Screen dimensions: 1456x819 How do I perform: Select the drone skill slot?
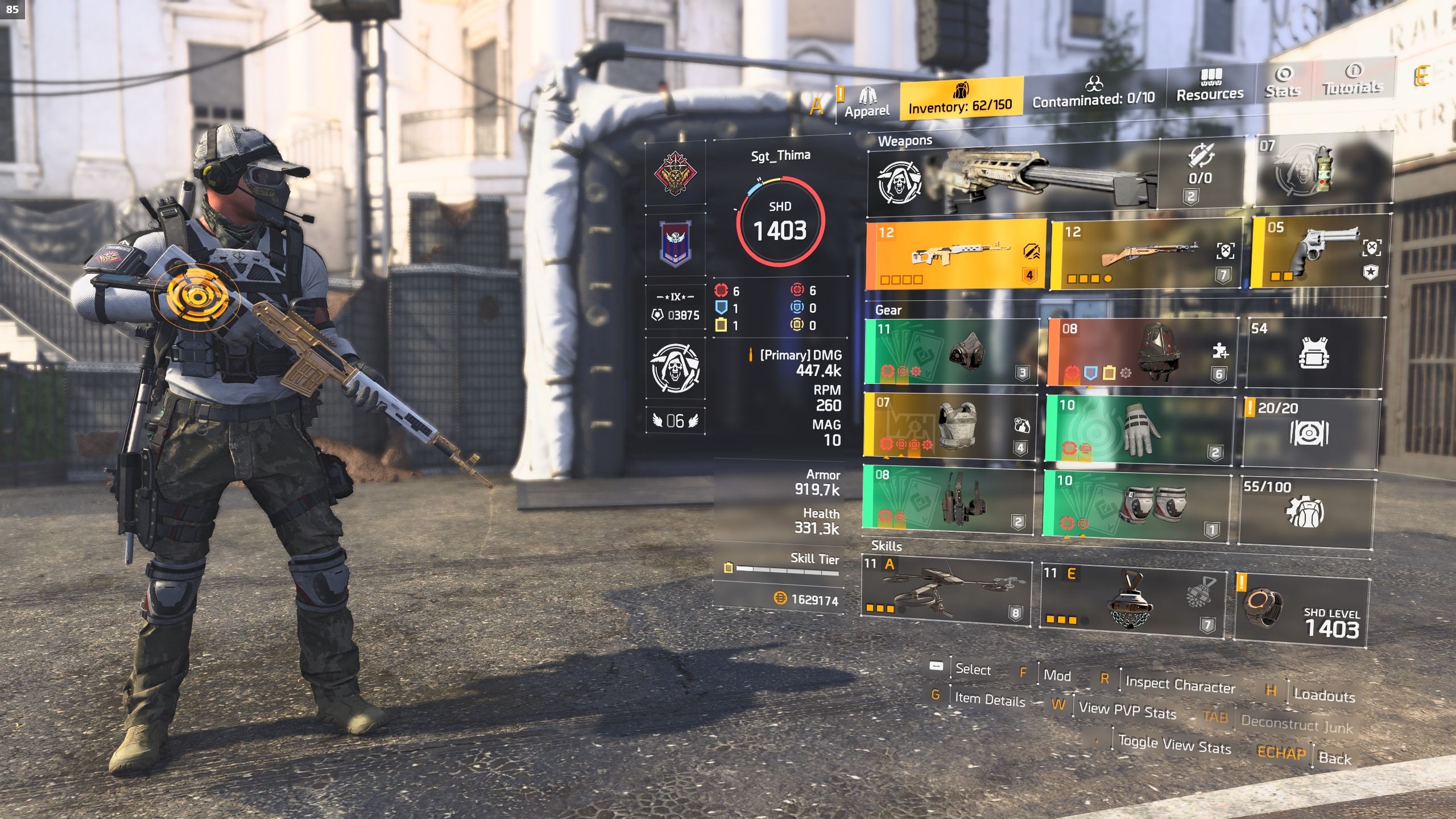pyautogui.click(x=946, y=591)
